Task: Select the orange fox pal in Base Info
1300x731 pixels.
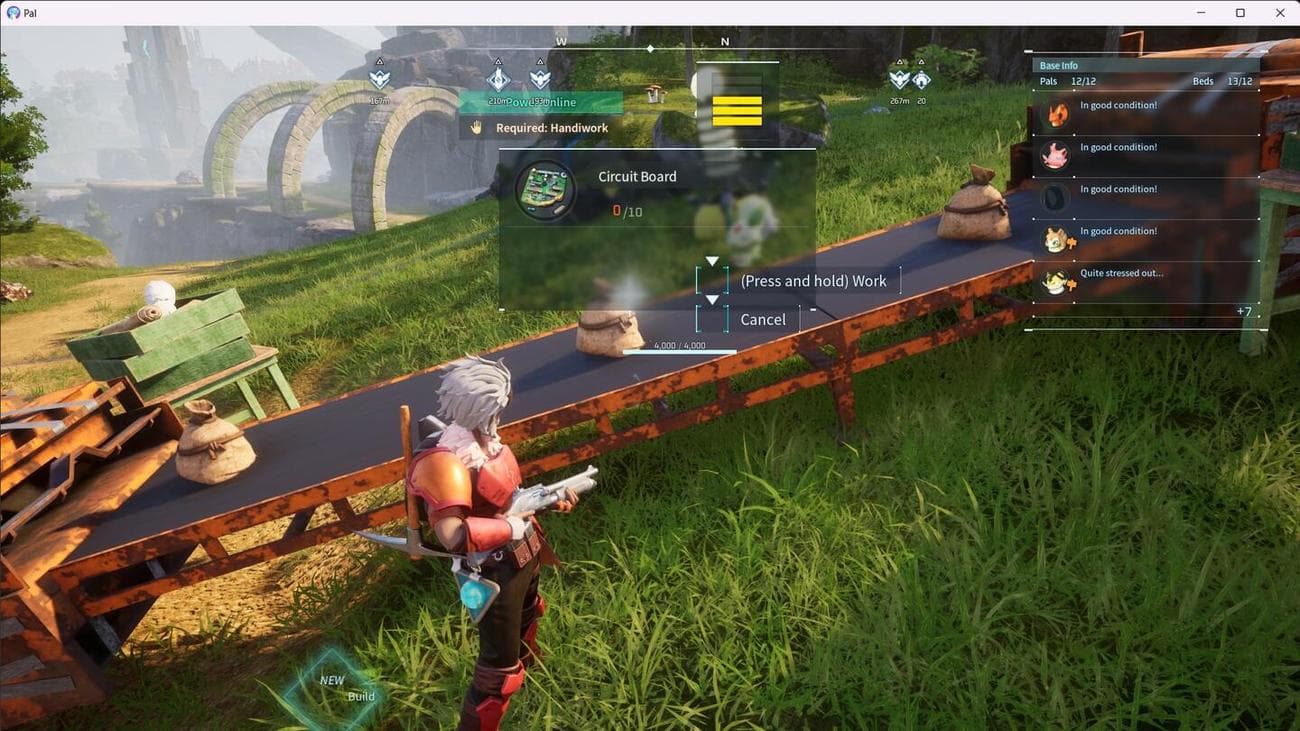Action: point(1056,115)
